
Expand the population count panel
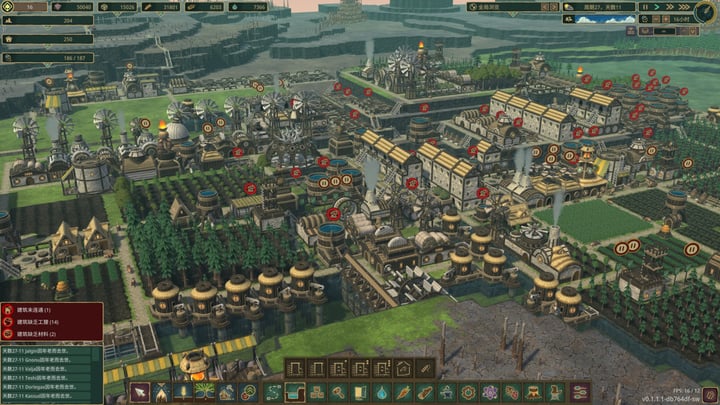coord(50,20)
